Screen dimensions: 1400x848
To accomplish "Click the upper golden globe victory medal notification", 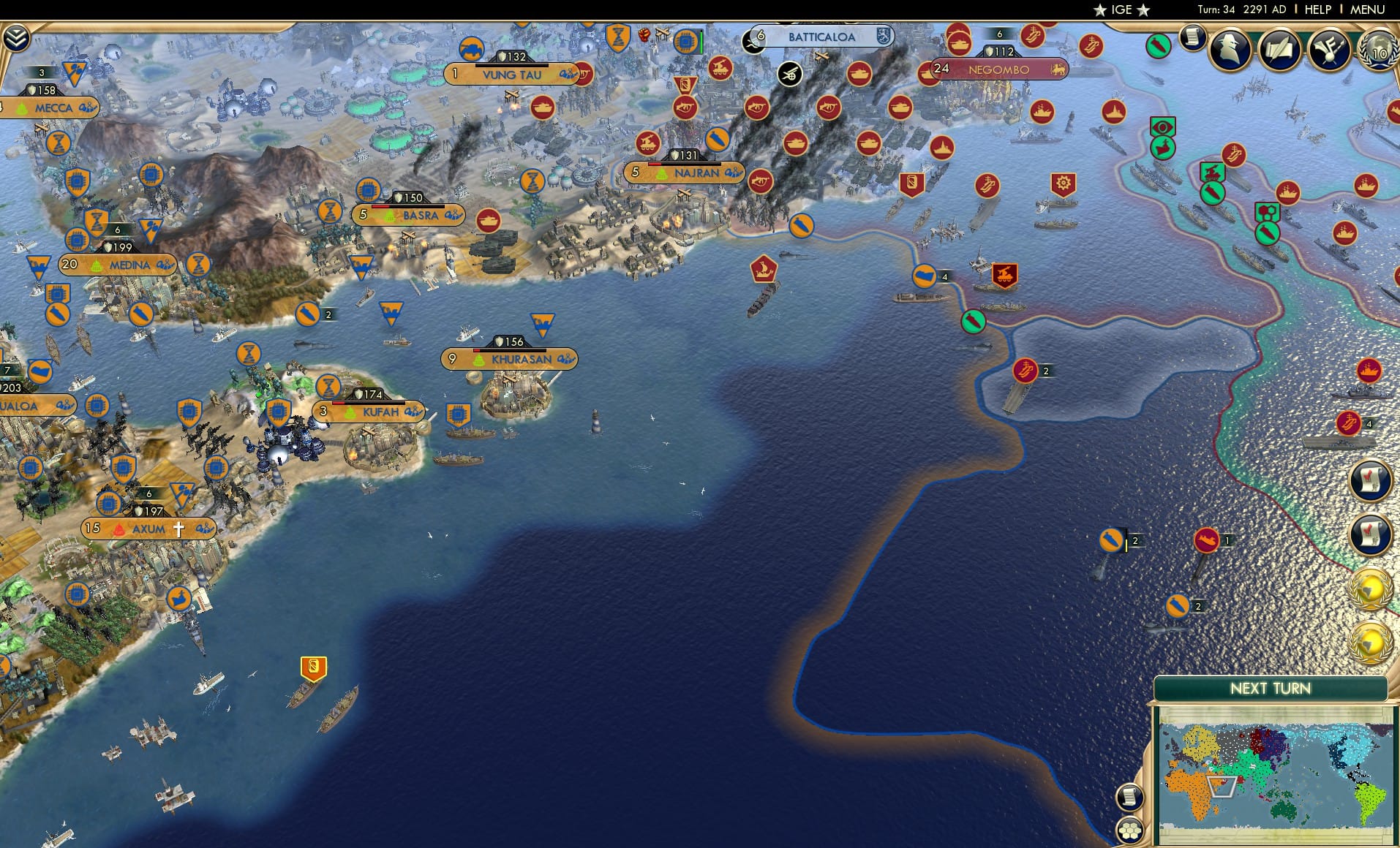I will (1371, 585).
